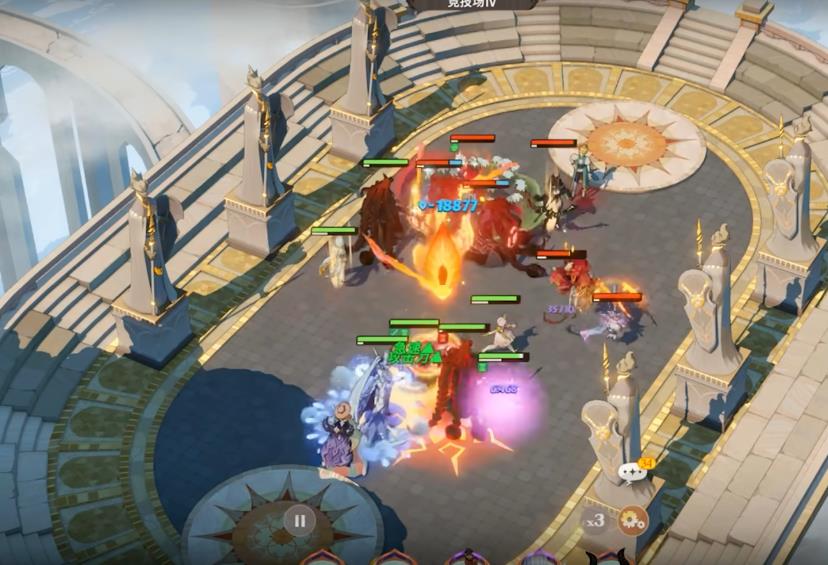Toggle auto-battle gear button
The image size is (828, 565).
(x=631, y=520)
